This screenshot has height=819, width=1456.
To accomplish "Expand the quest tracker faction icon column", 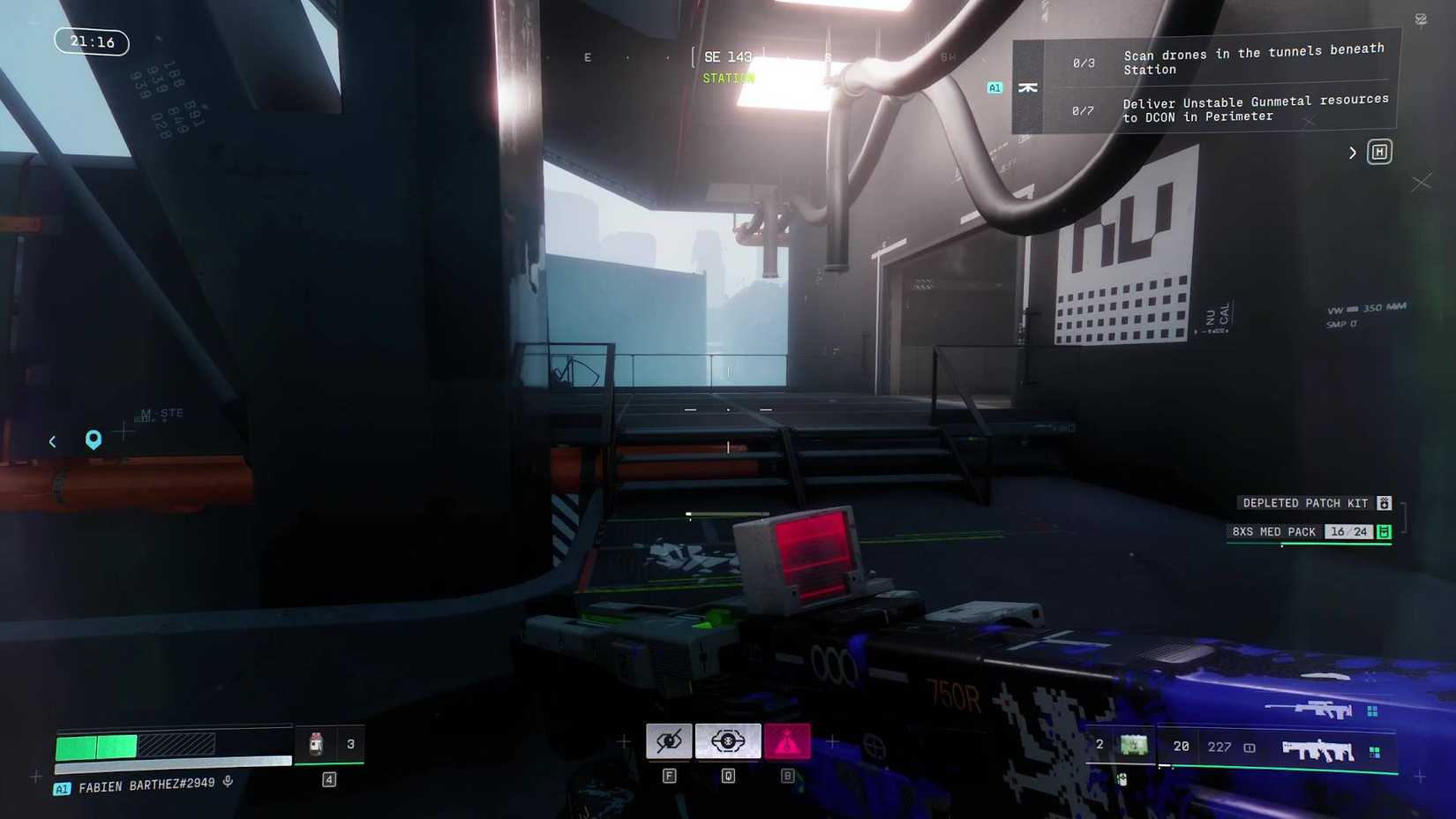I will [1028, 87].
